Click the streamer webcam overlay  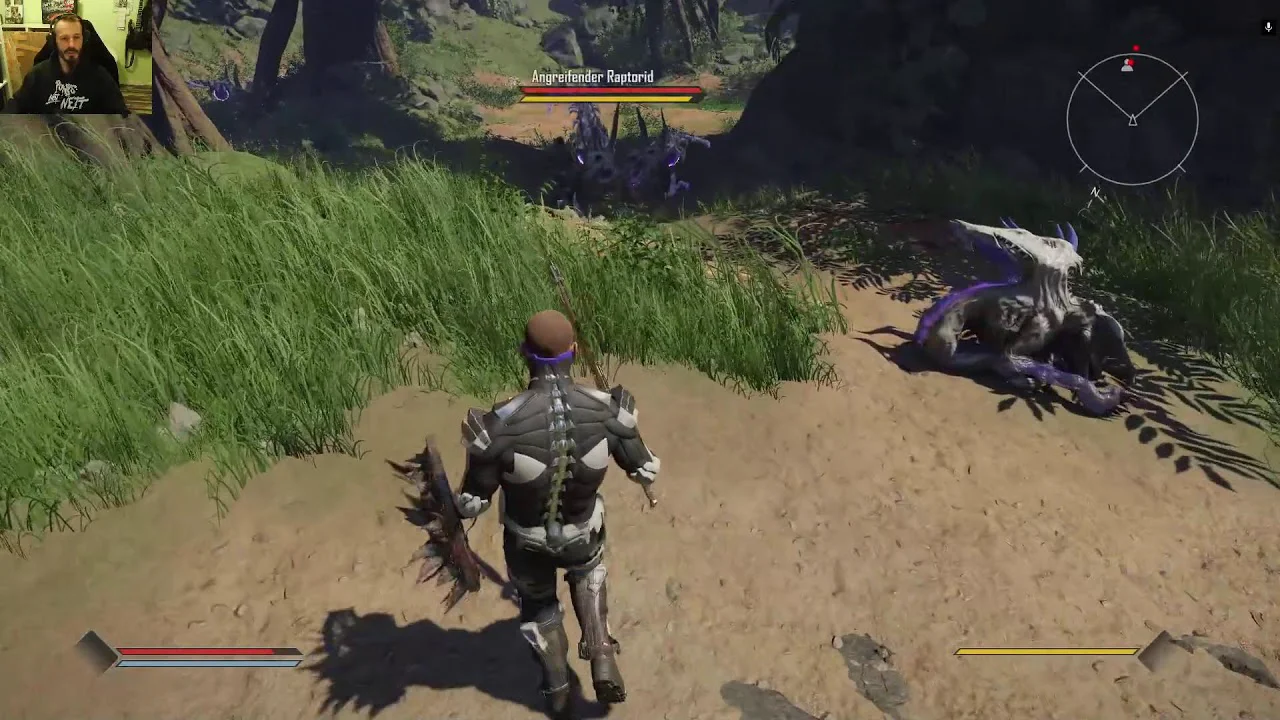click(76, 57)
